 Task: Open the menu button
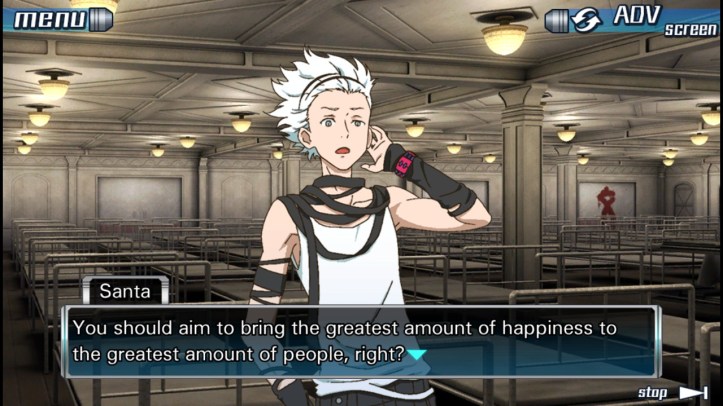[60, 18]
